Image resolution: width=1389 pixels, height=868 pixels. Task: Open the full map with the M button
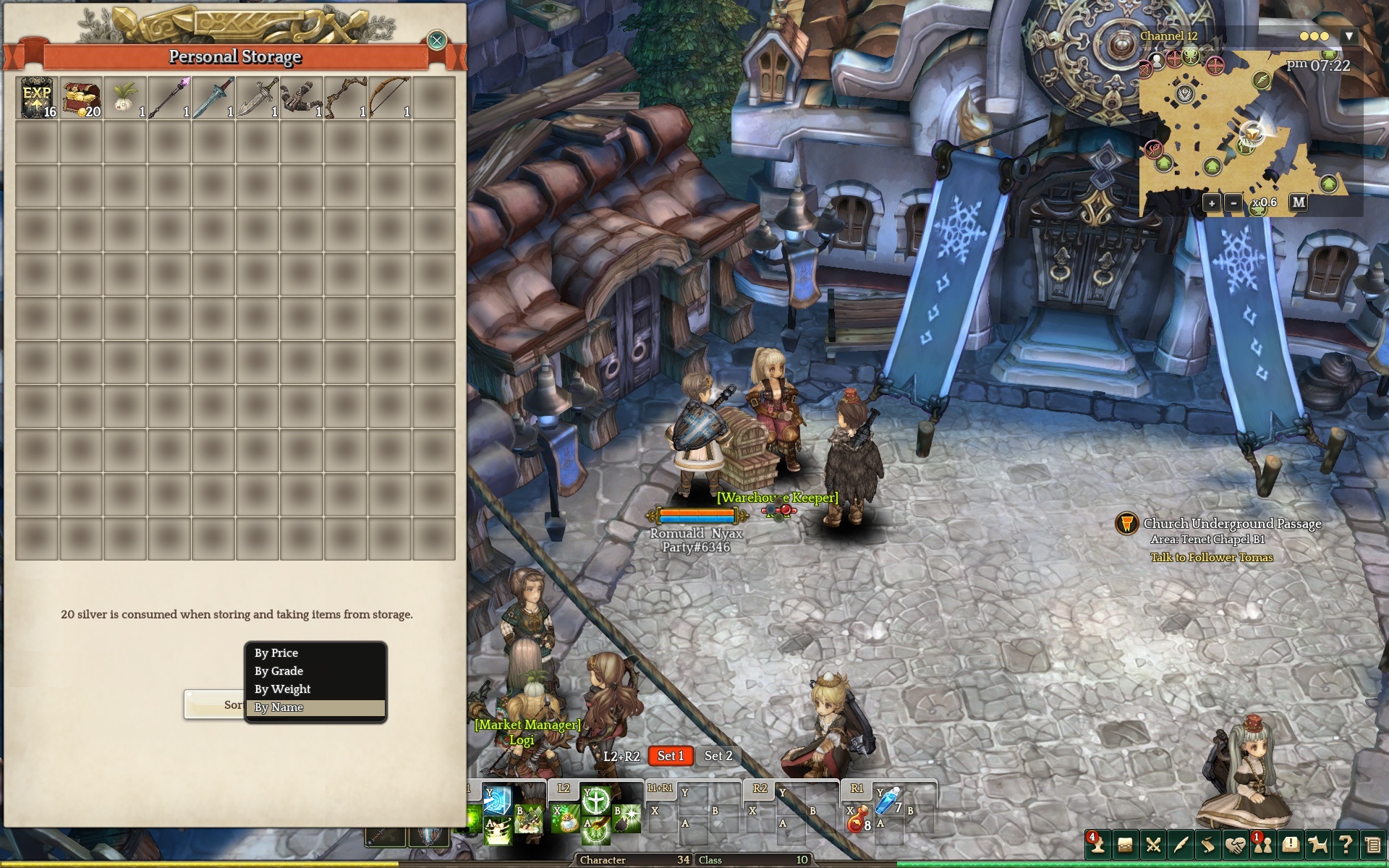click(1299, 203)
